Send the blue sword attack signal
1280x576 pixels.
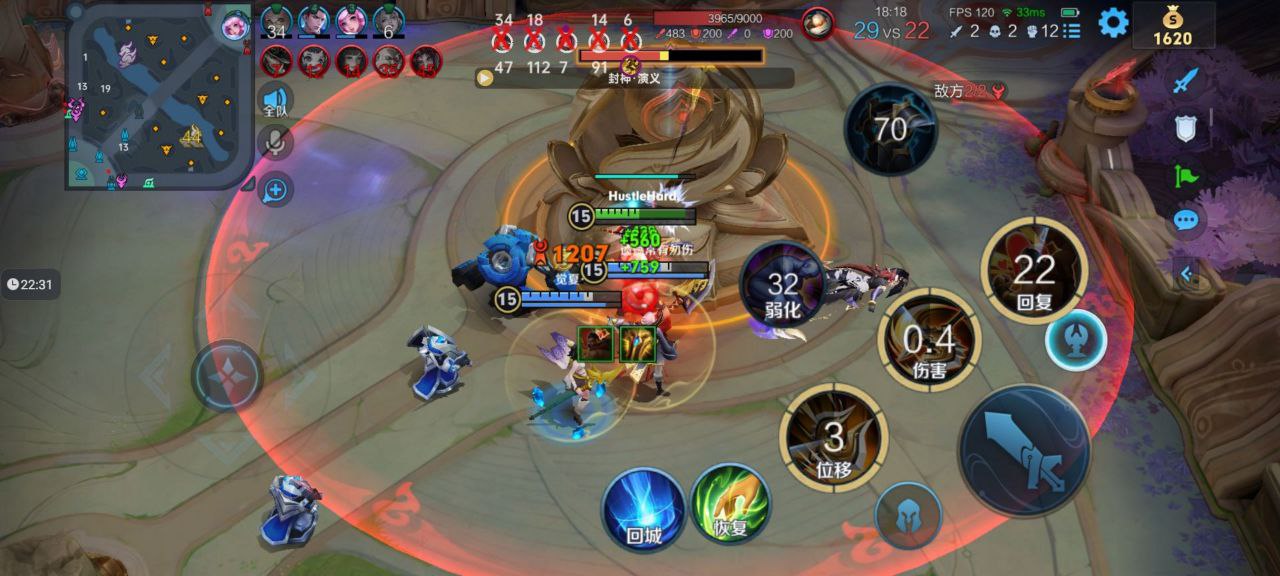[x=1185, y=80]
